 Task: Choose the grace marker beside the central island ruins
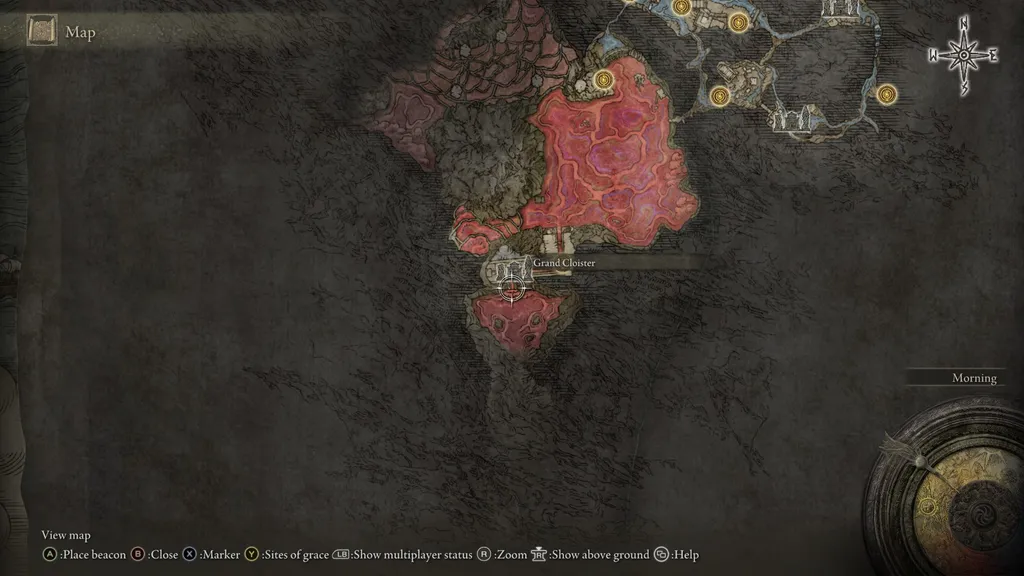(x=719, y=96)
